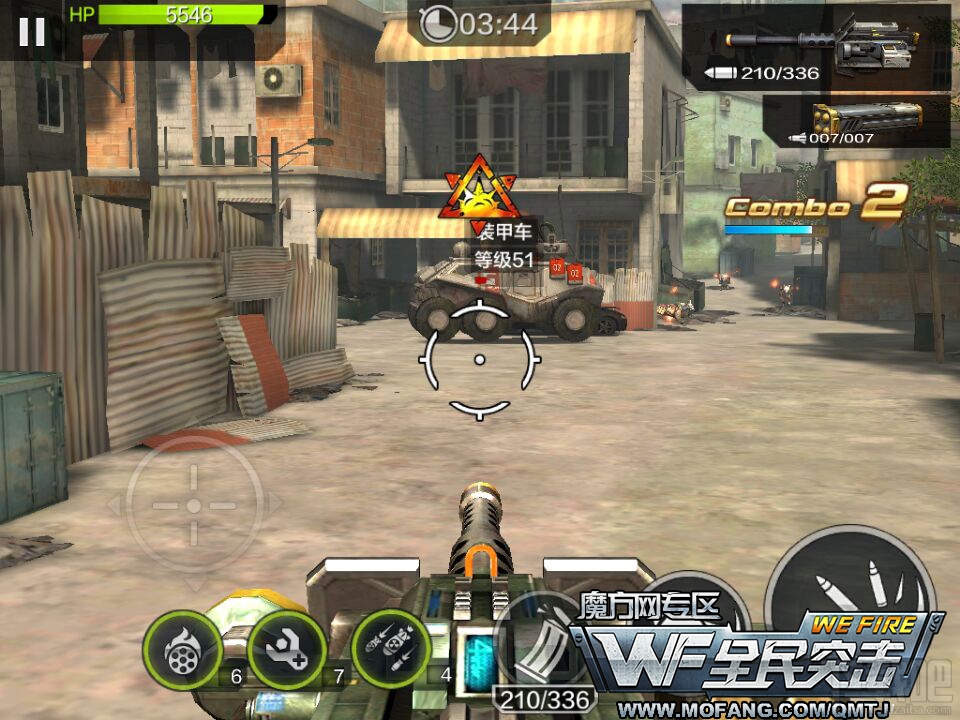Pause the game
The height and width of the screenshot is (720, 960).
click(32, 32)
